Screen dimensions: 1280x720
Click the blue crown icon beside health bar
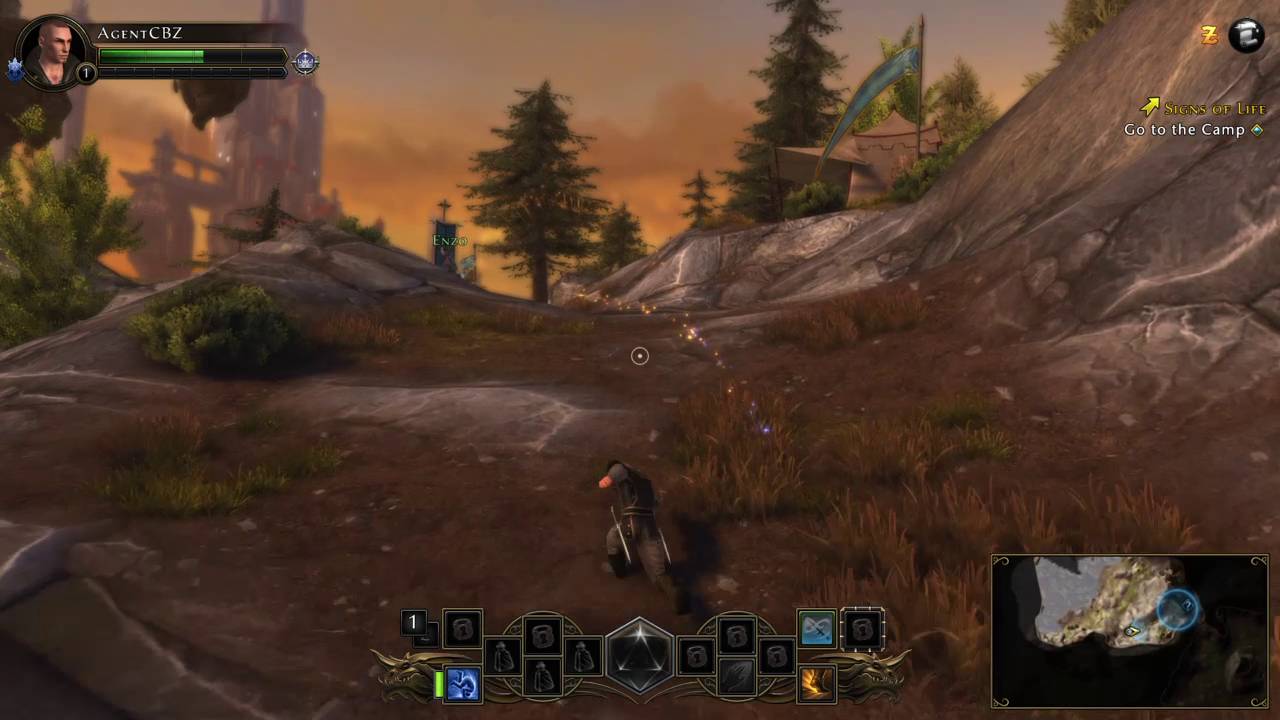pos(305,62)
